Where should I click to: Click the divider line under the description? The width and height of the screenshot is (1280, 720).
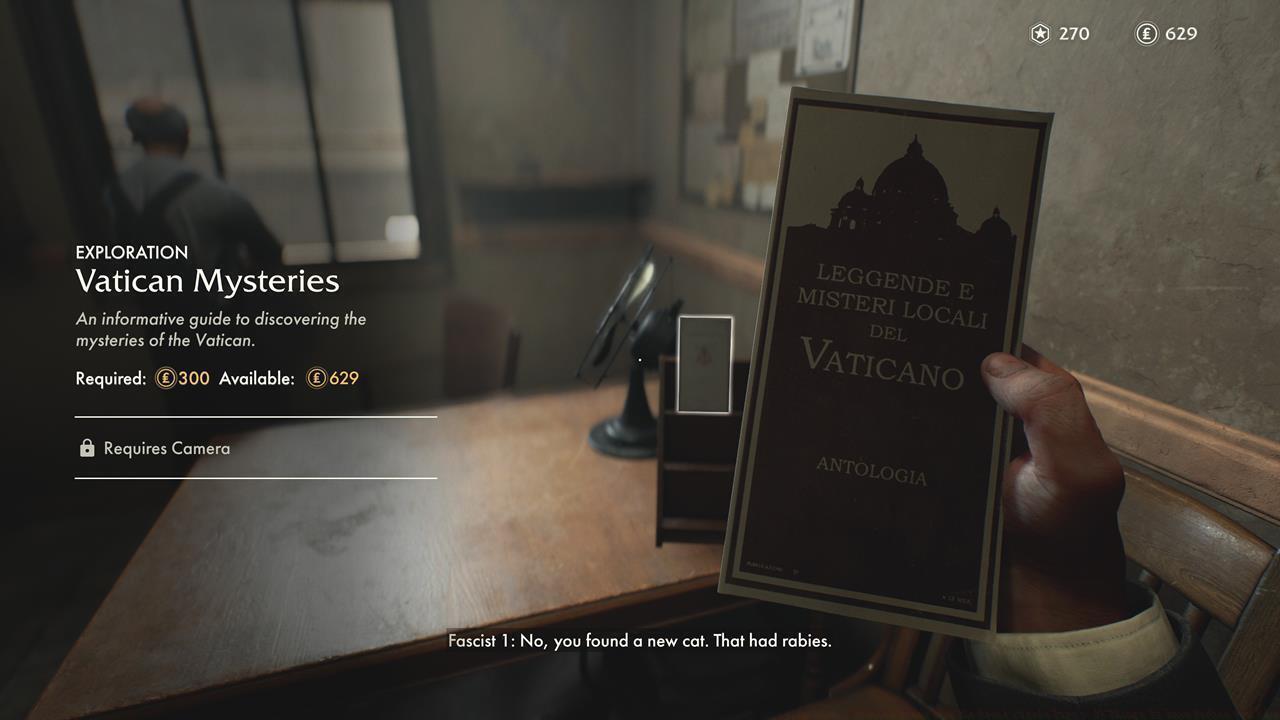click(255, 413)
